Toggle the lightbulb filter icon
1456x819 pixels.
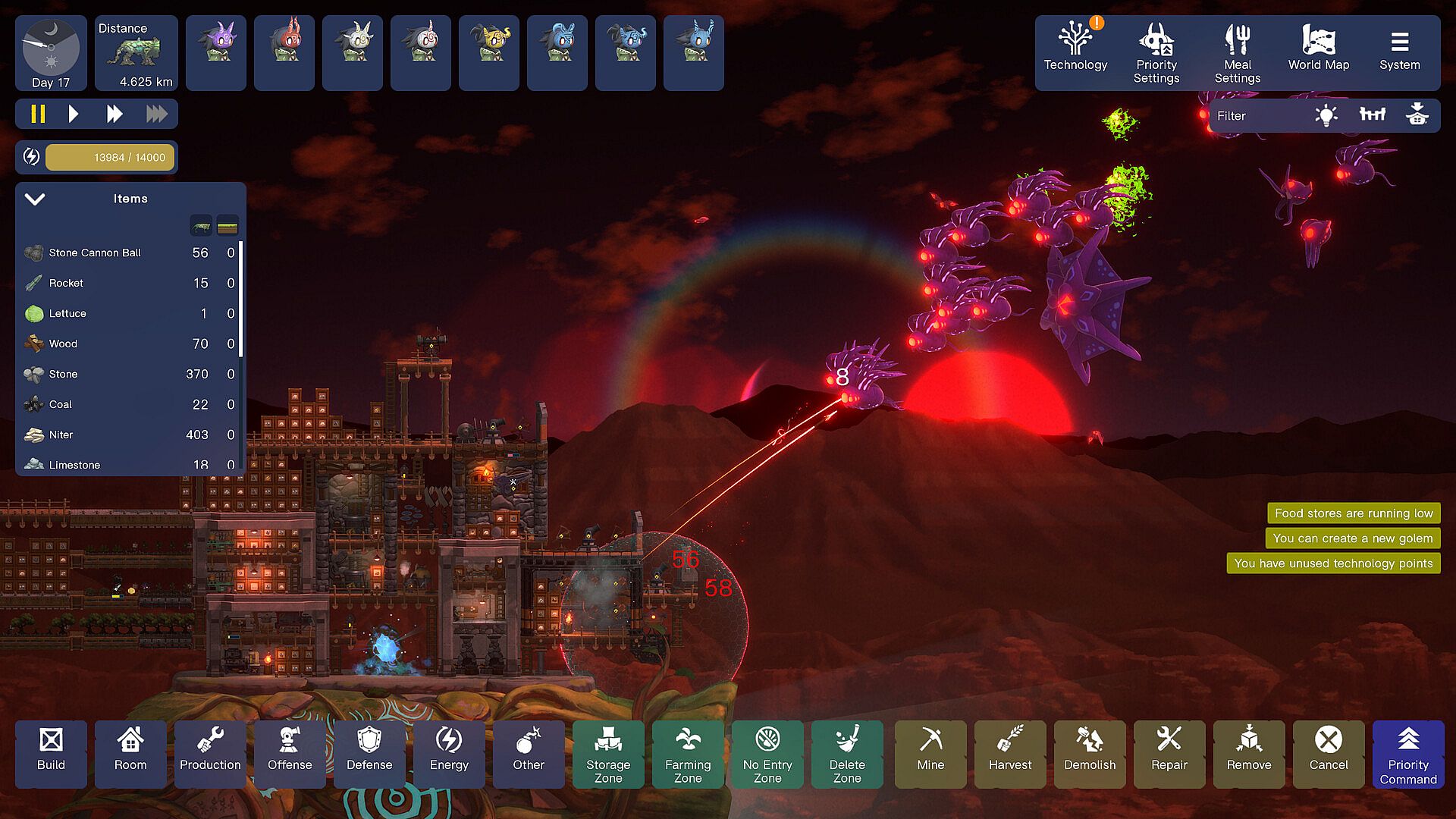point(1326,116)
